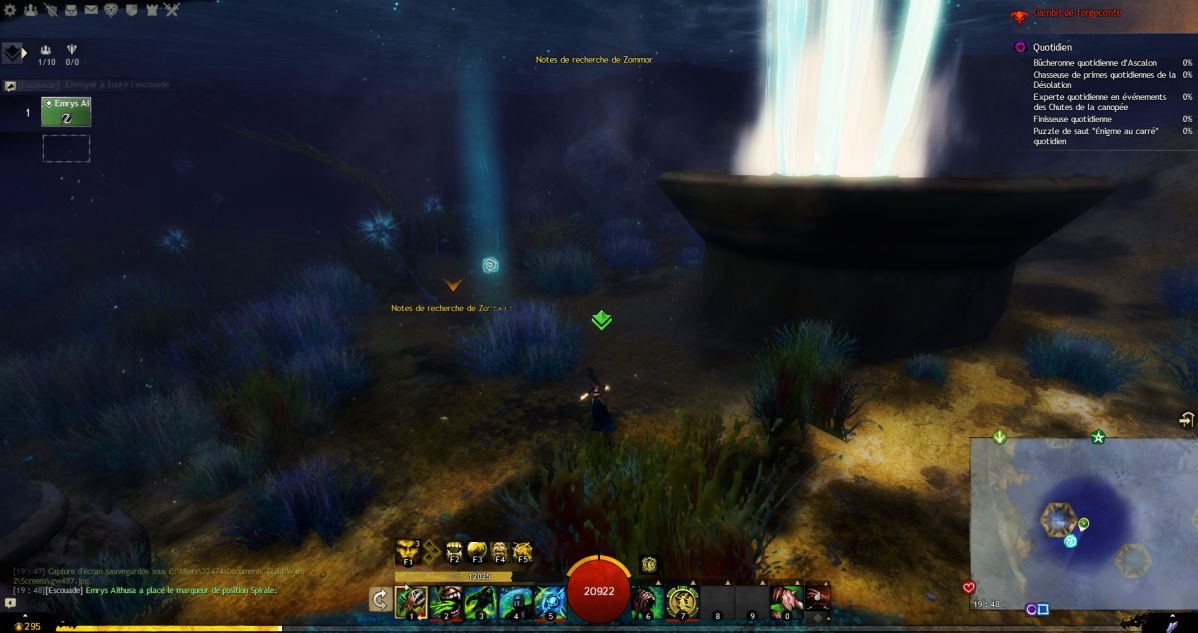Swap weapons with the arrow button

click(380, 599)
